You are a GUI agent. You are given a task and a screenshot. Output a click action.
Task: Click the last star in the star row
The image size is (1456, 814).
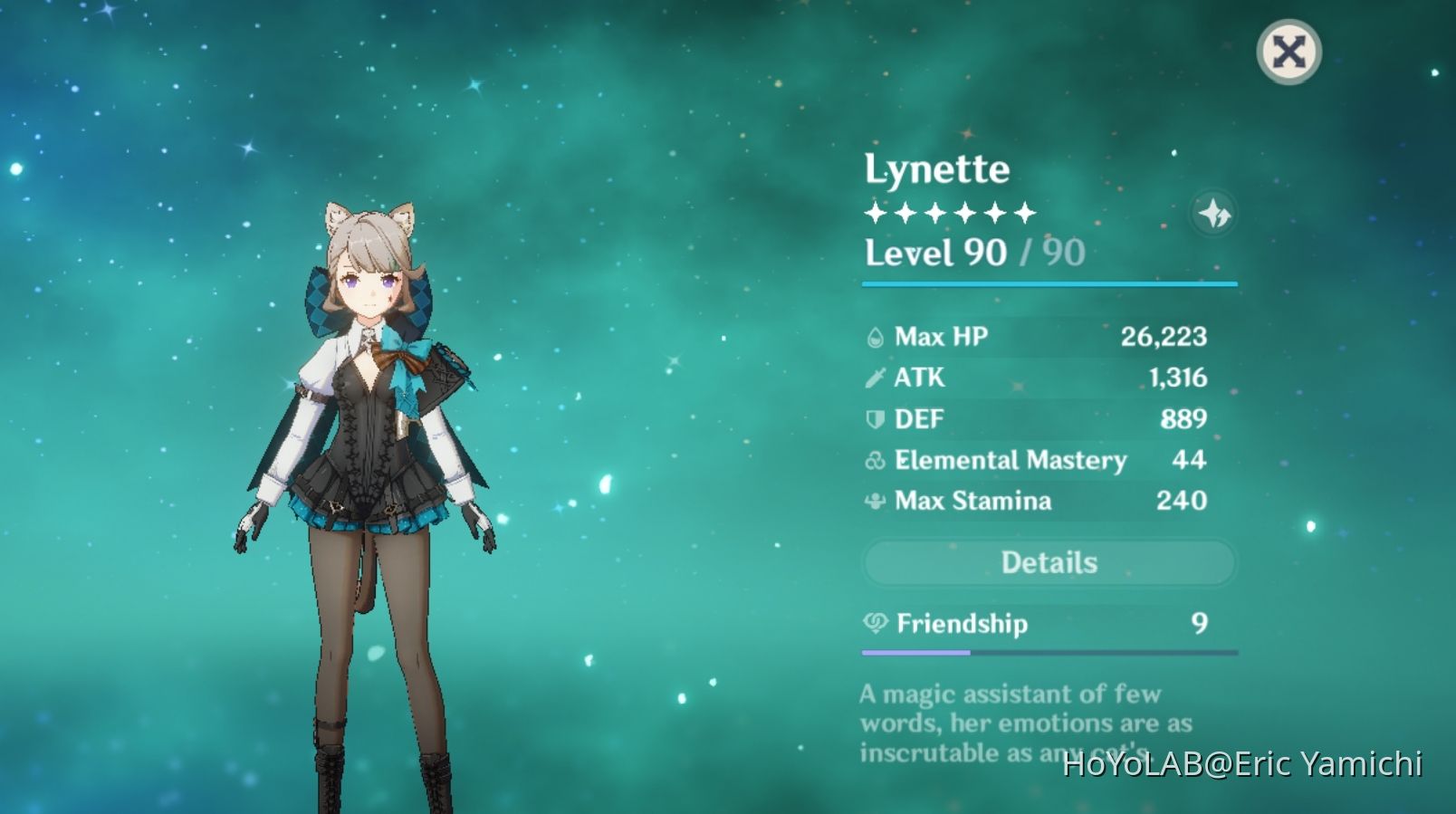pos(1027,211)
